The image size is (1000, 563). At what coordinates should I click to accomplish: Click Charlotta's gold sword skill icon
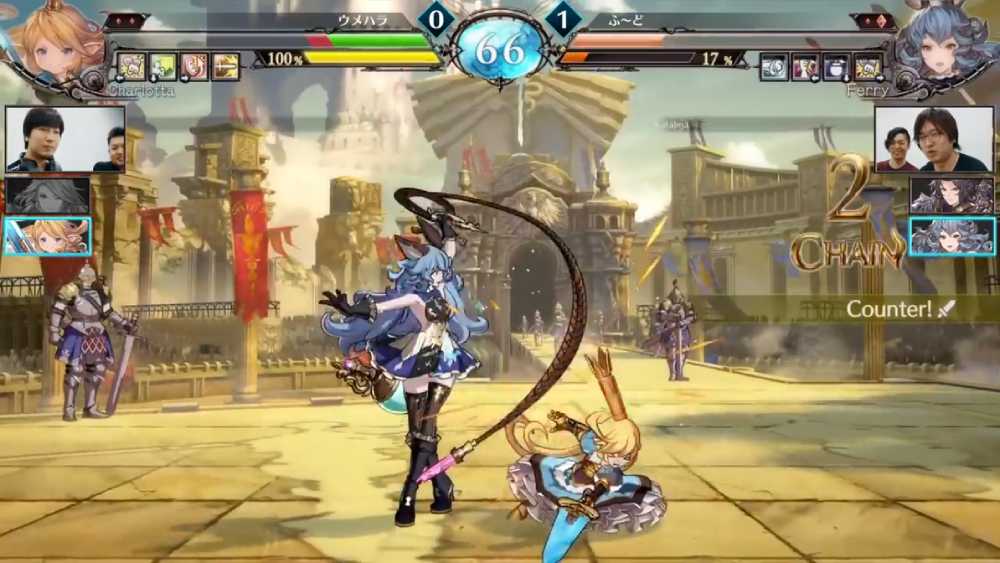[x=225, y=66]
